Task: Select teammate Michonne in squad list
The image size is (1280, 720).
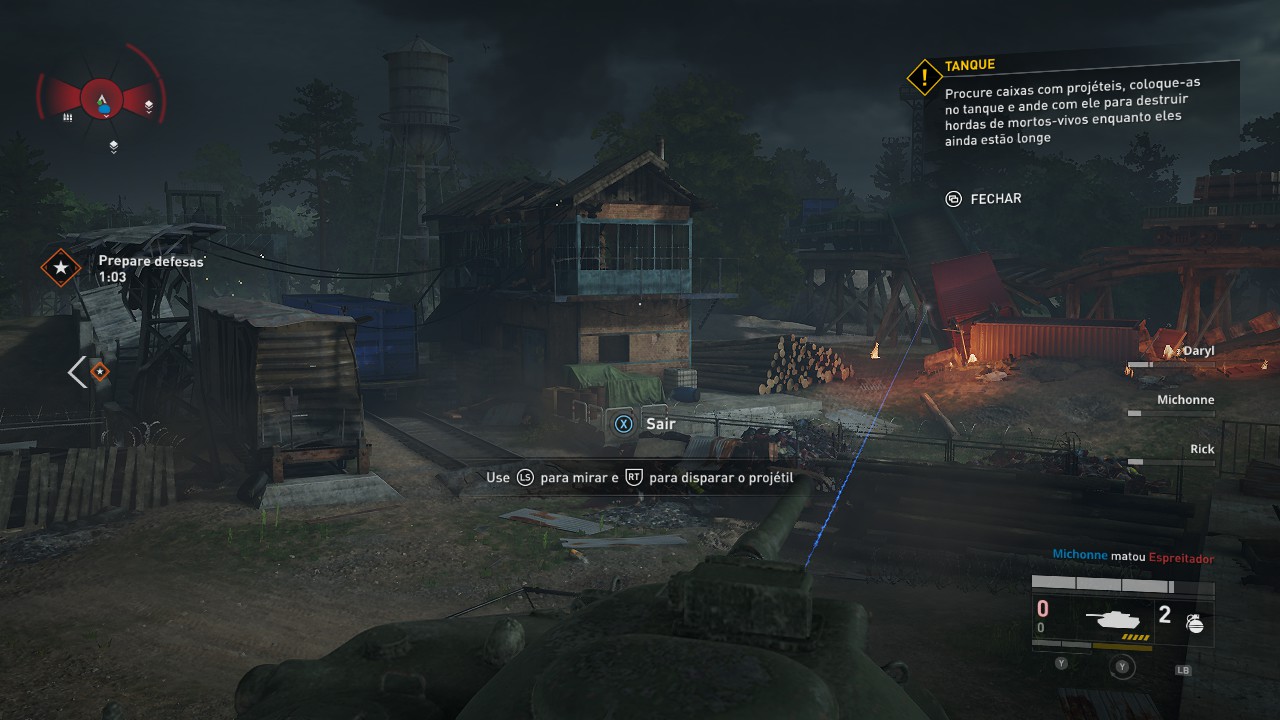Action: point(1185,400)
